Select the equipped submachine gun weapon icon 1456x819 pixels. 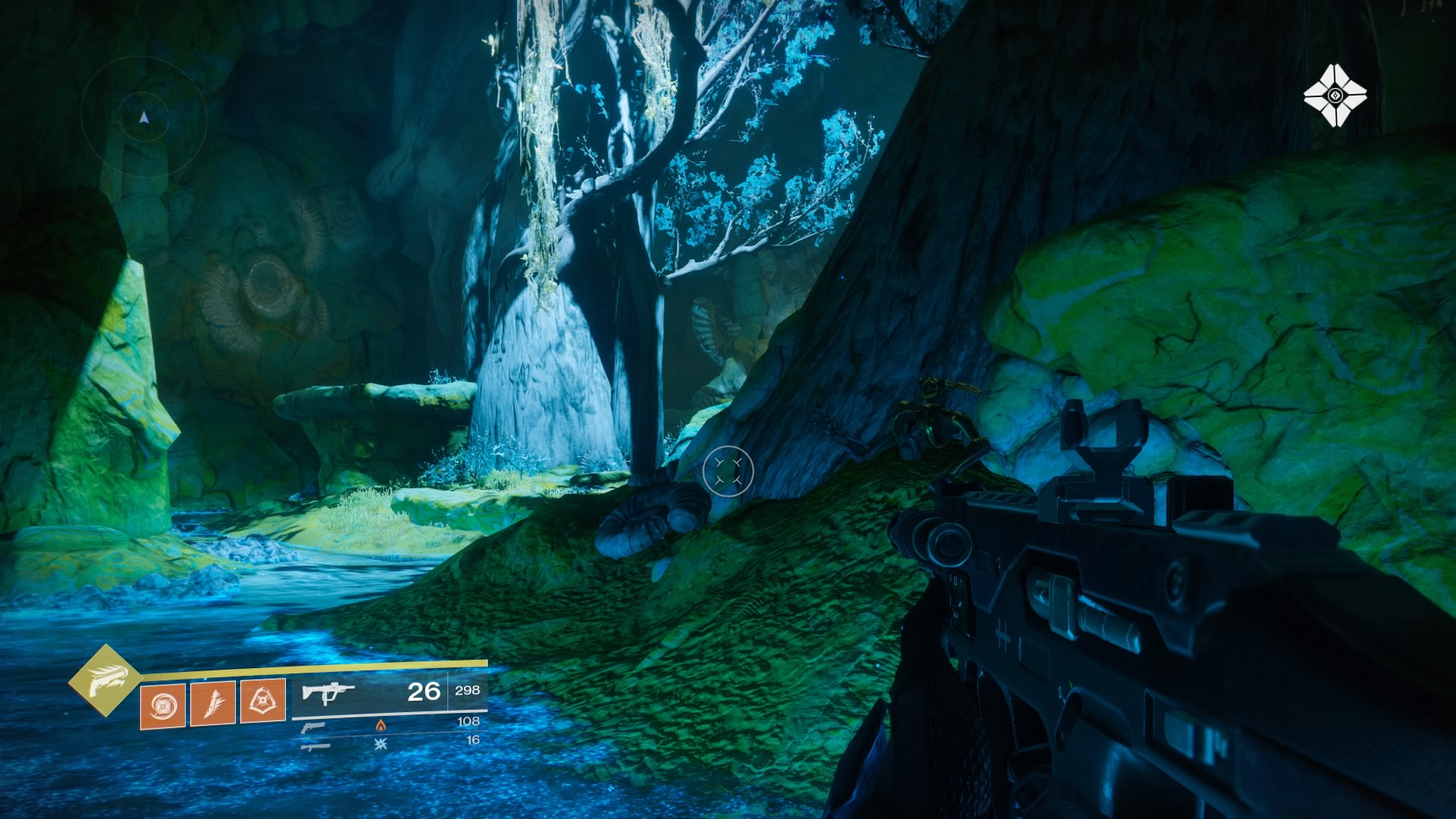point(328,692)
